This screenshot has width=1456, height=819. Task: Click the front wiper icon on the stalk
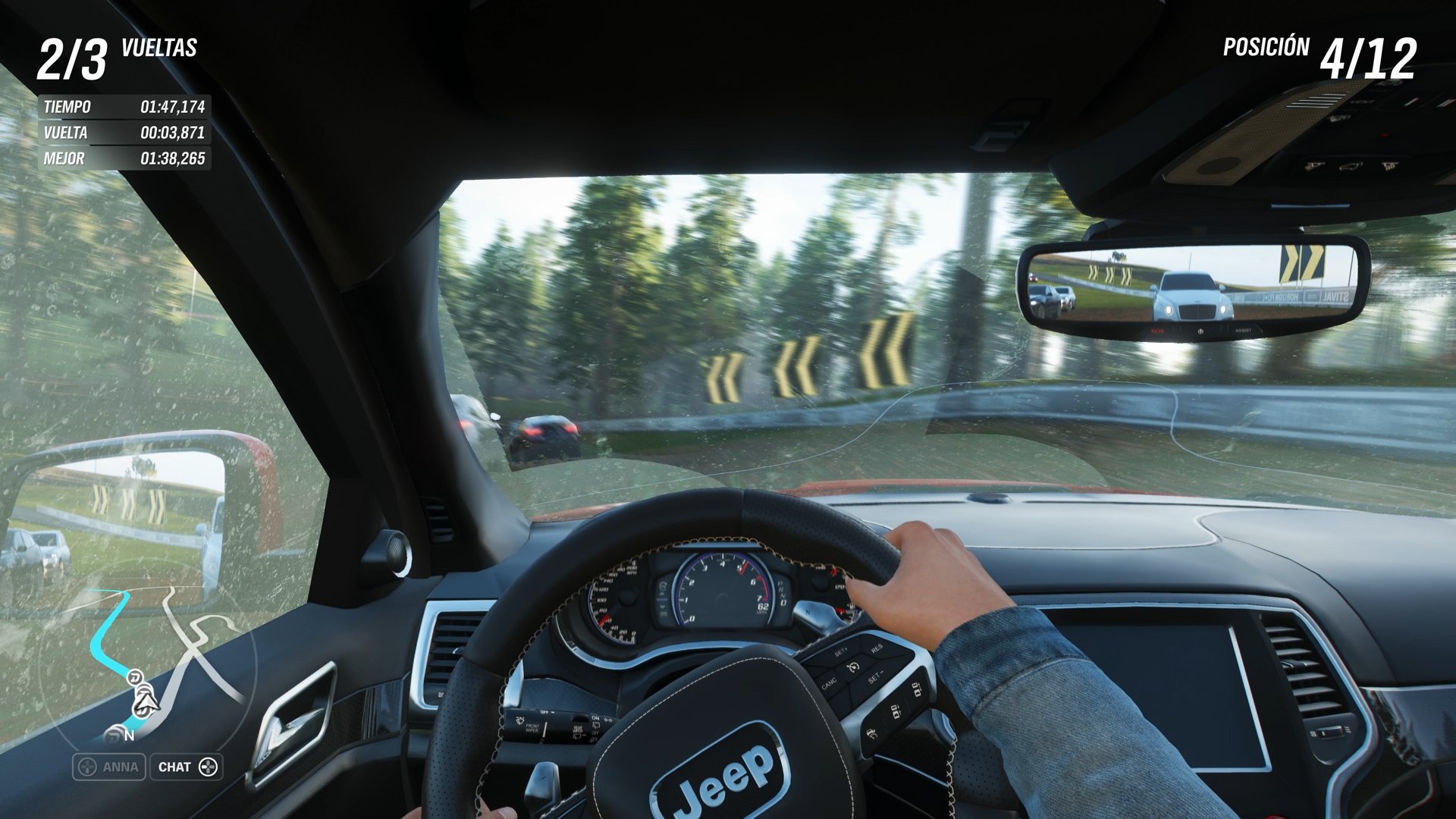(519, 721)
